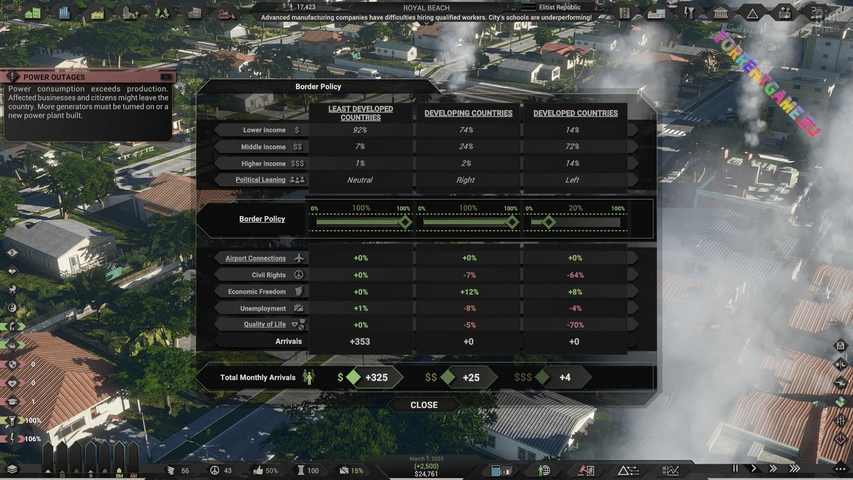Open the statistics graph panel

(x=670, y=470)
